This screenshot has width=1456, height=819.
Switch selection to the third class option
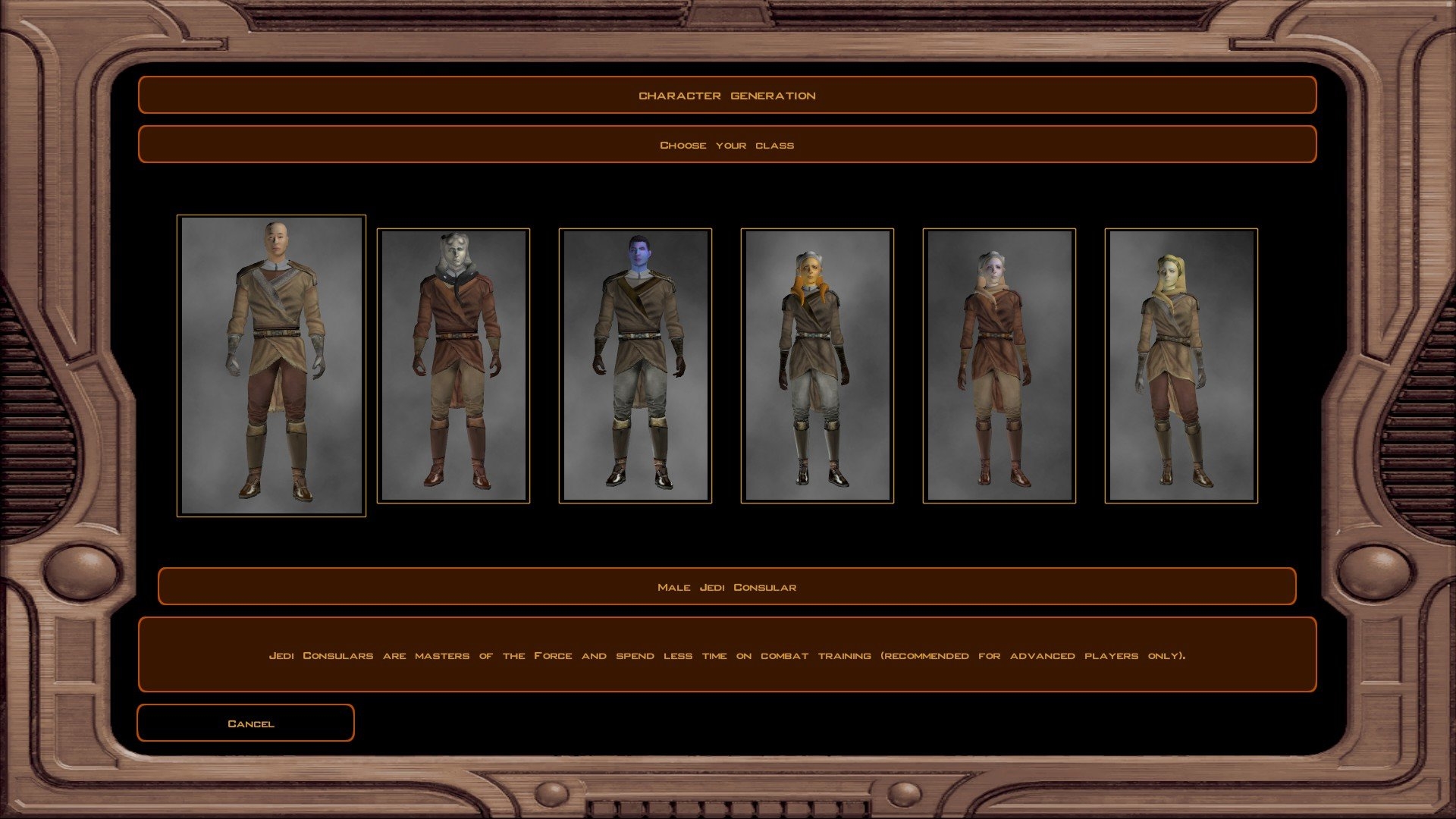pyautogui.click(x=635, y=364)
